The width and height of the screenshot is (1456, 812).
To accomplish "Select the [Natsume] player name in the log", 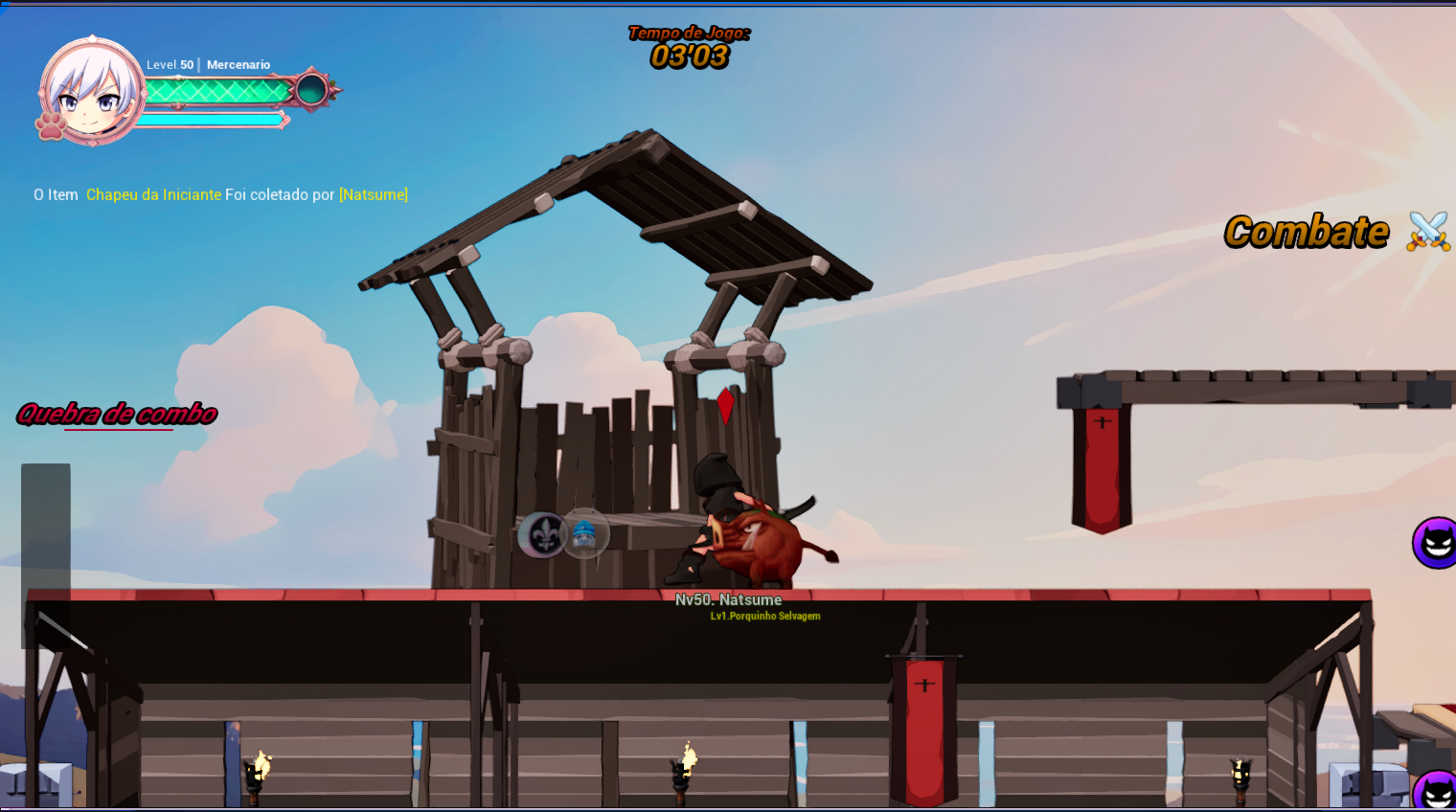I will pos(374,194).
